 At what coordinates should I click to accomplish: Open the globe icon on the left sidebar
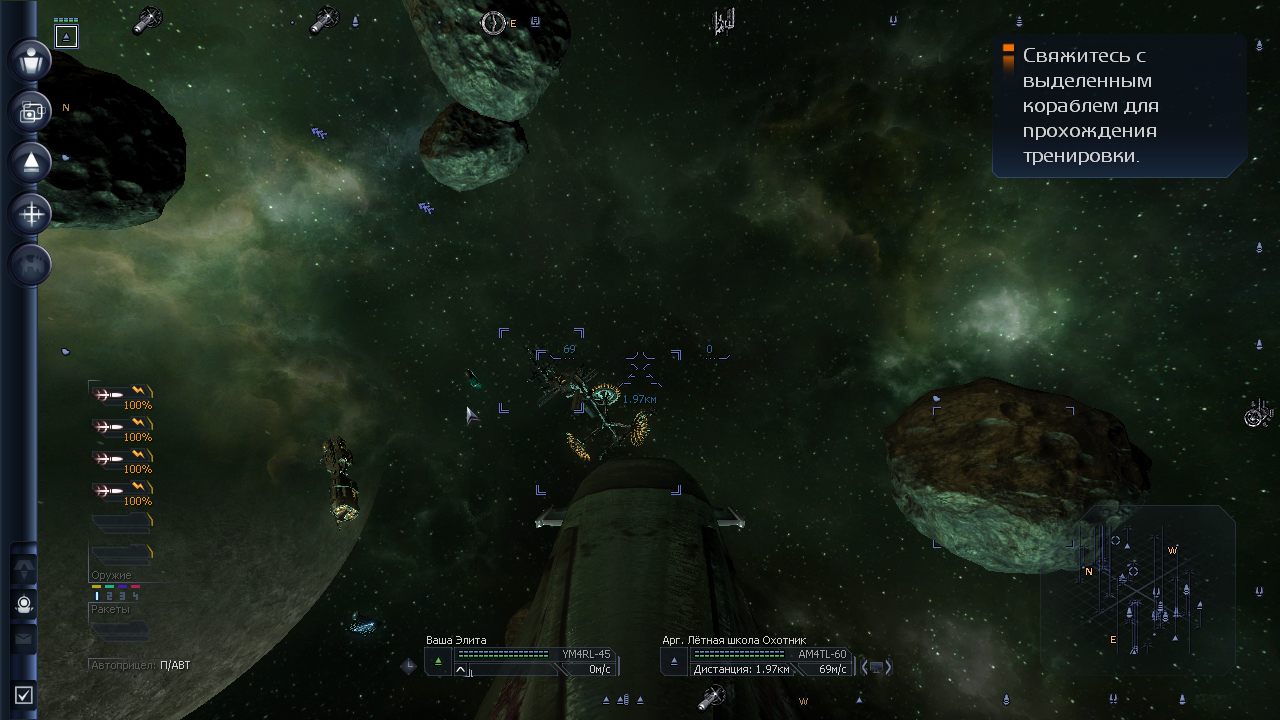point(29,265)
